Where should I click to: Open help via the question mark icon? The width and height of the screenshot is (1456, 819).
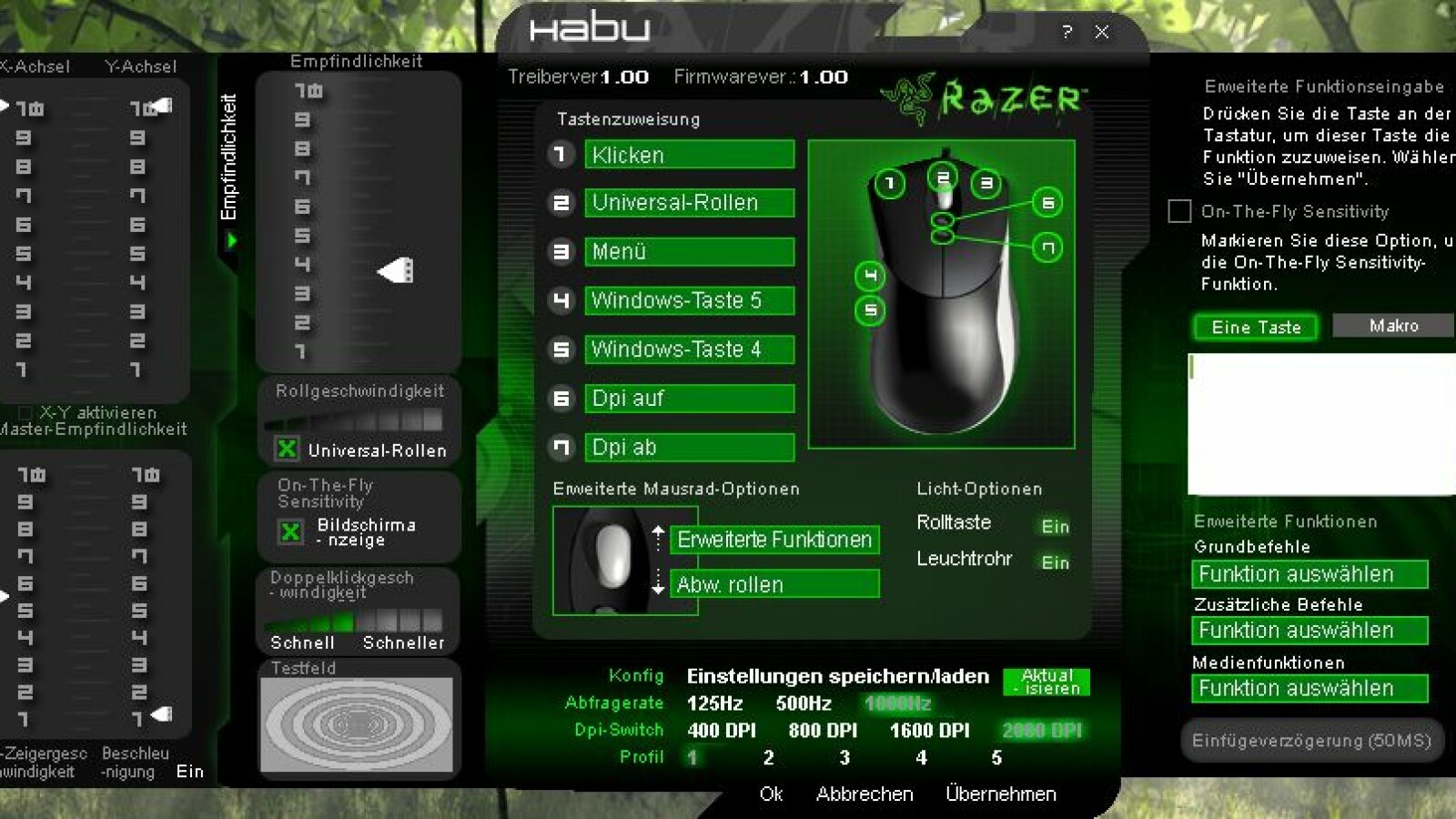coord(1067,33)
